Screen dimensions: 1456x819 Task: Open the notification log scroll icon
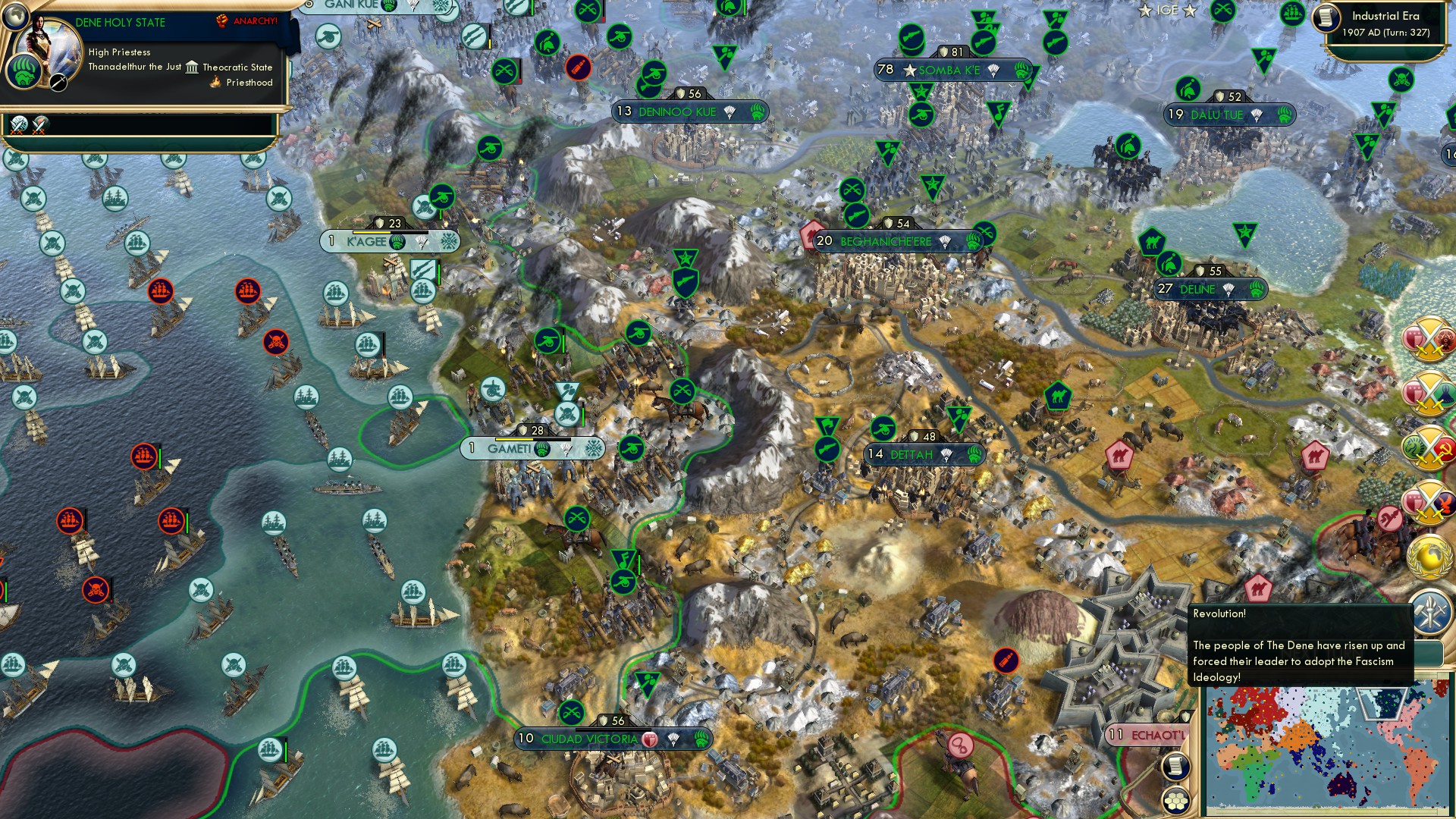tap(1175, 767)
